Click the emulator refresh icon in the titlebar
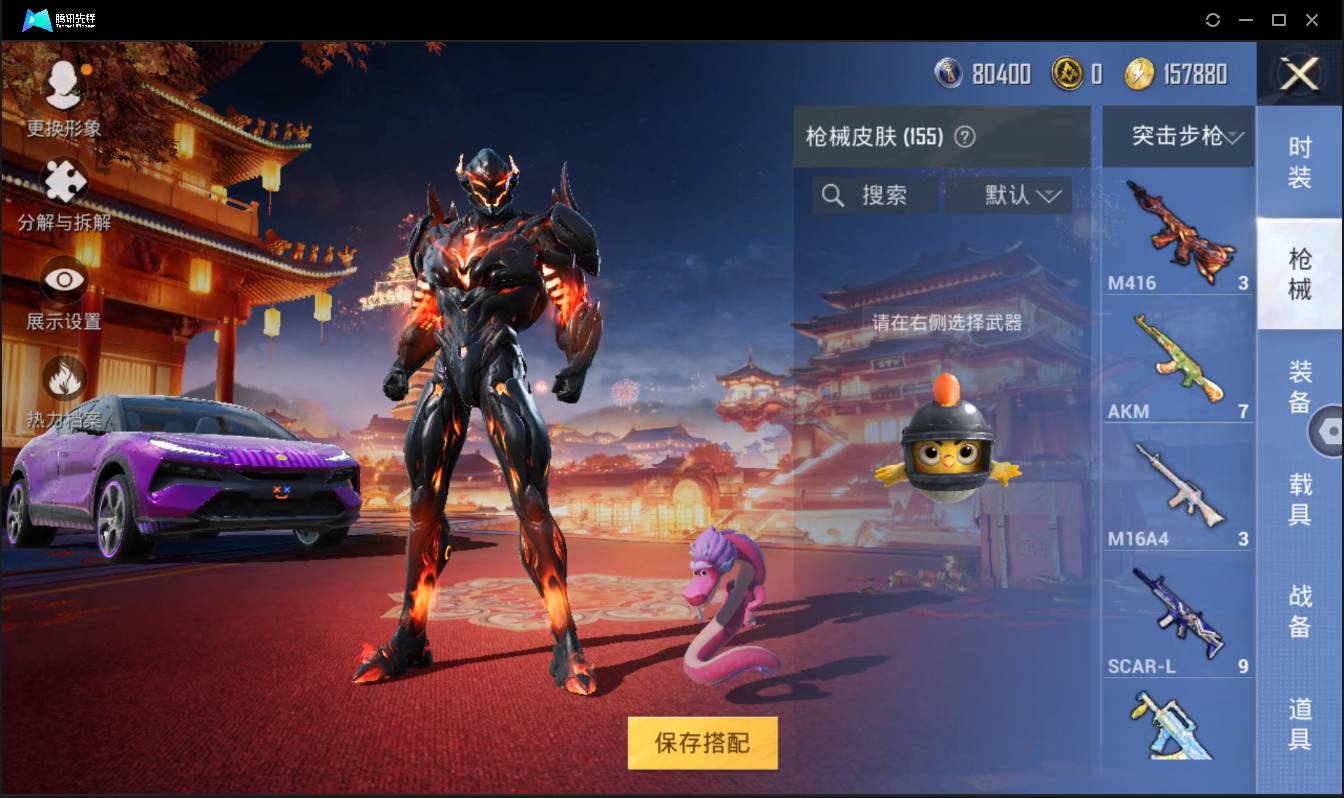The width and height of the screenshot is (1344, 798). click(x=1213, y=20)
